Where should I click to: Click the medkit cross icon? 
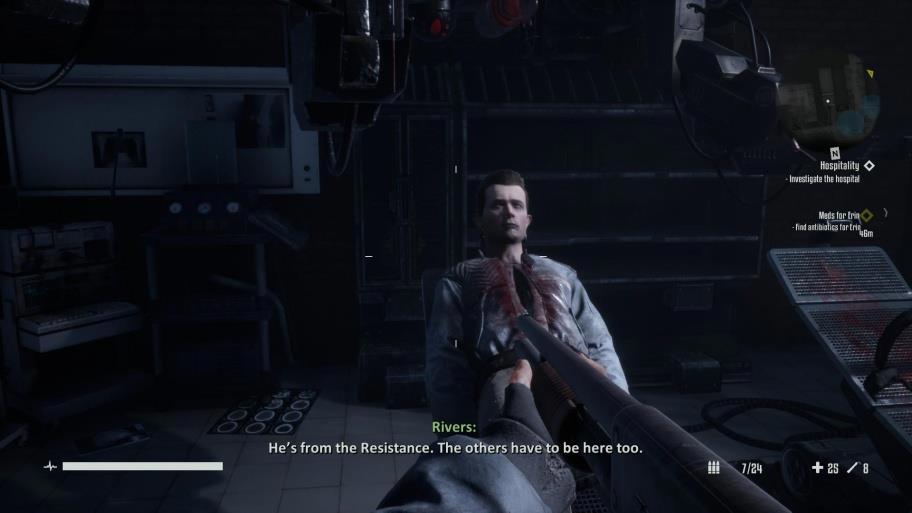pos(817,467)
